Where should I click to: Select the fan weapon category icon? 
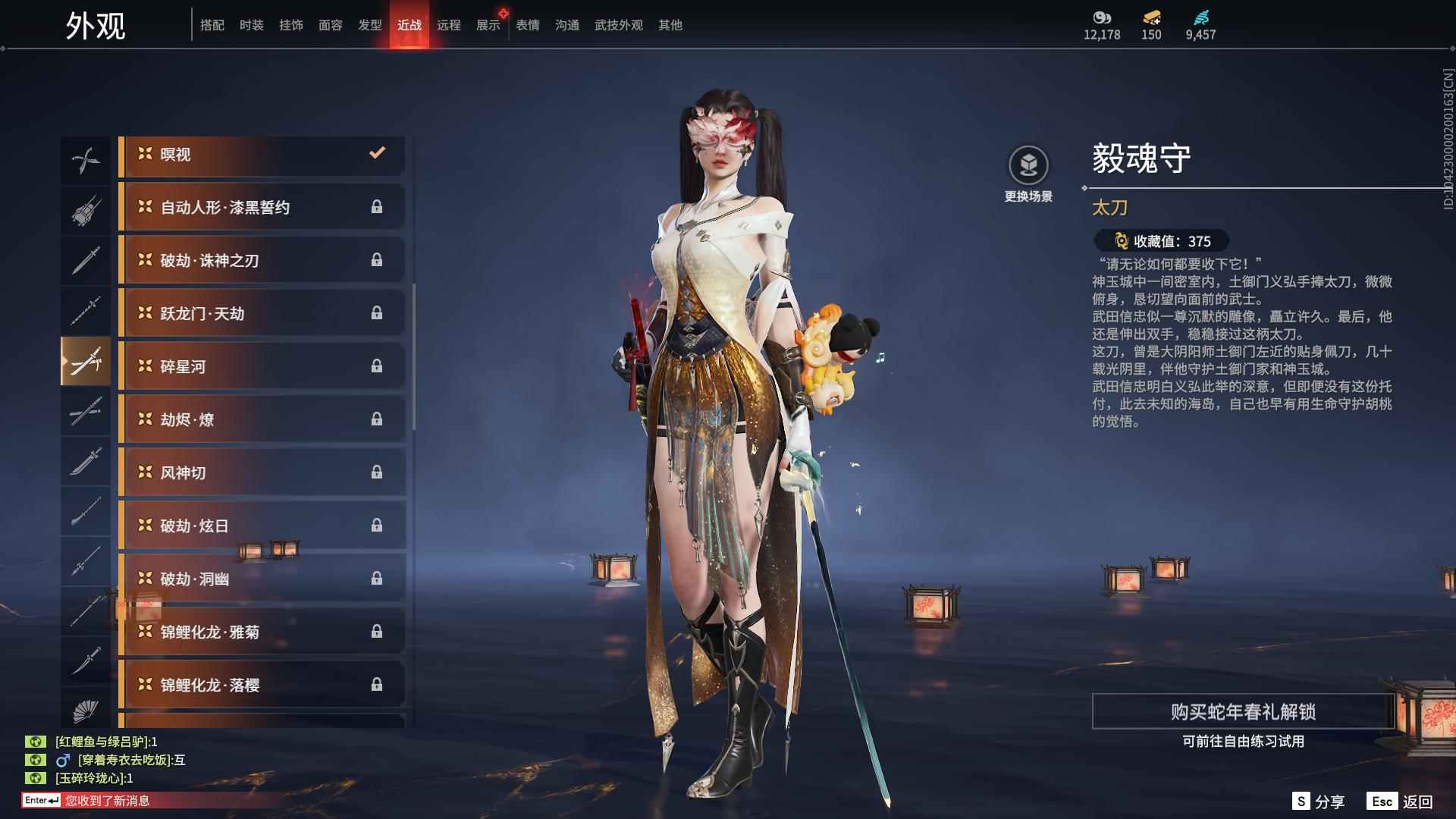(86, 713)
